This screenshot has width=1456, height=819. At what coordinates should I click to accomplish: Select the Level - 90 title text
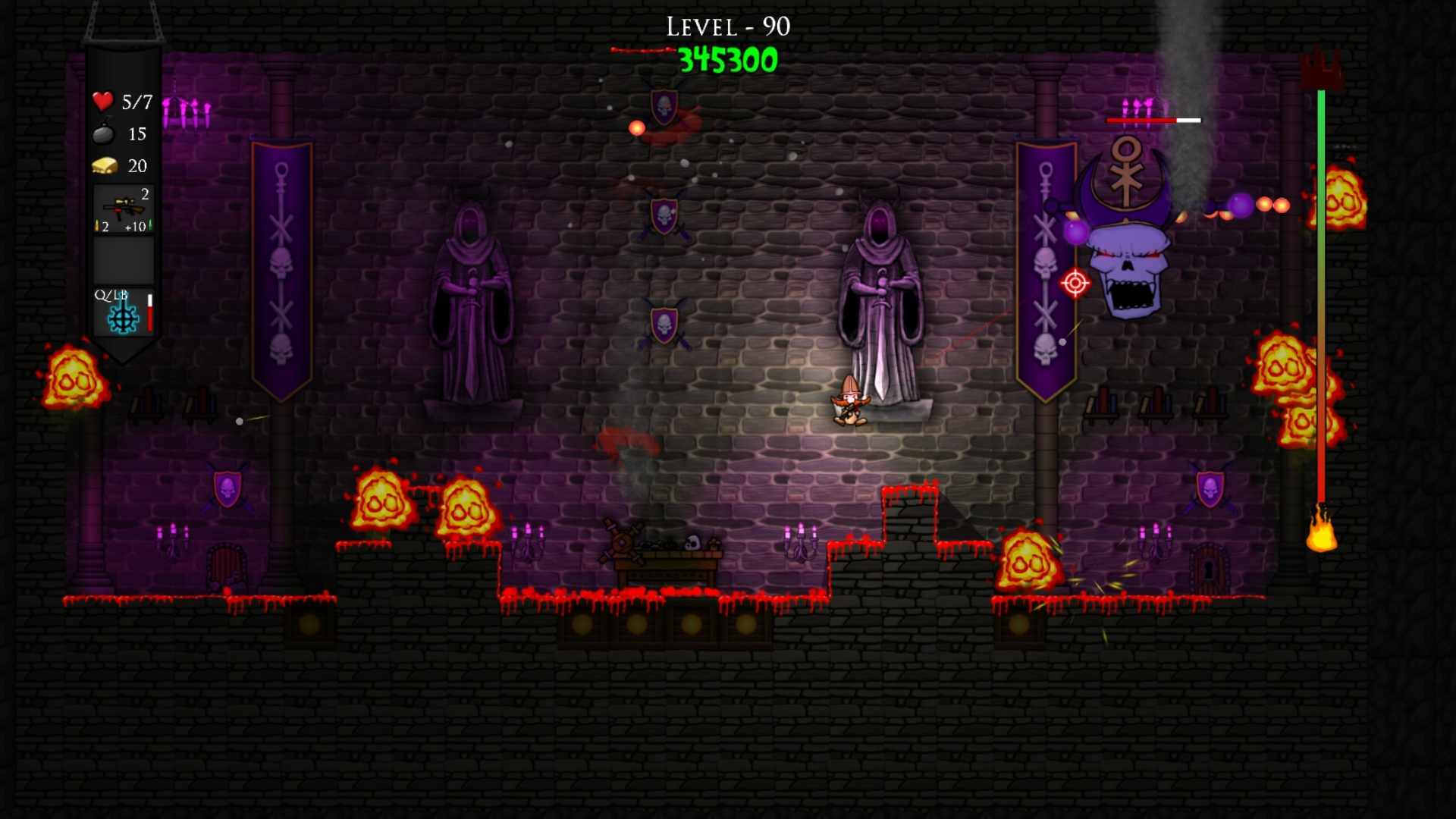(726, 28)
